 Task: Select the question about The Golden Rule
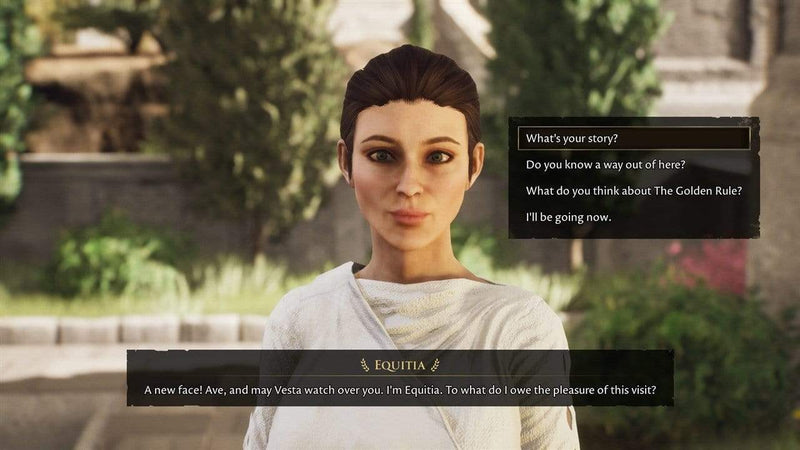pyautogui.click(x=633, y=191)
